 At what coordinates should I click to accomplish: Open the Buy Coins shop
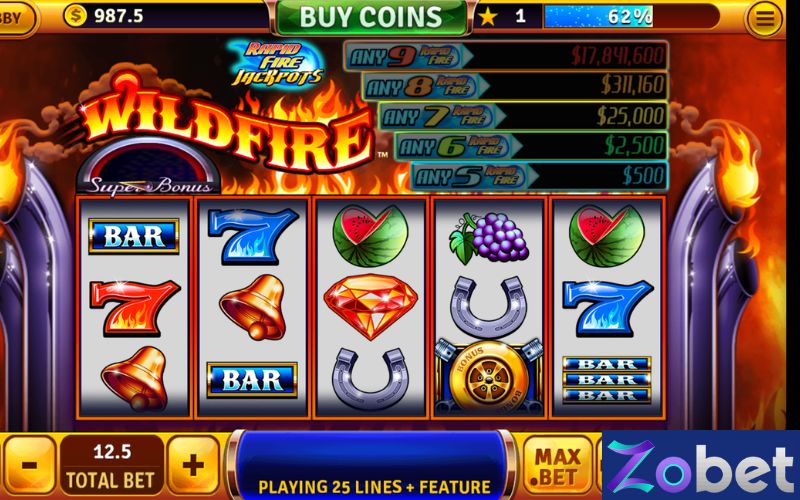point(370,17)
